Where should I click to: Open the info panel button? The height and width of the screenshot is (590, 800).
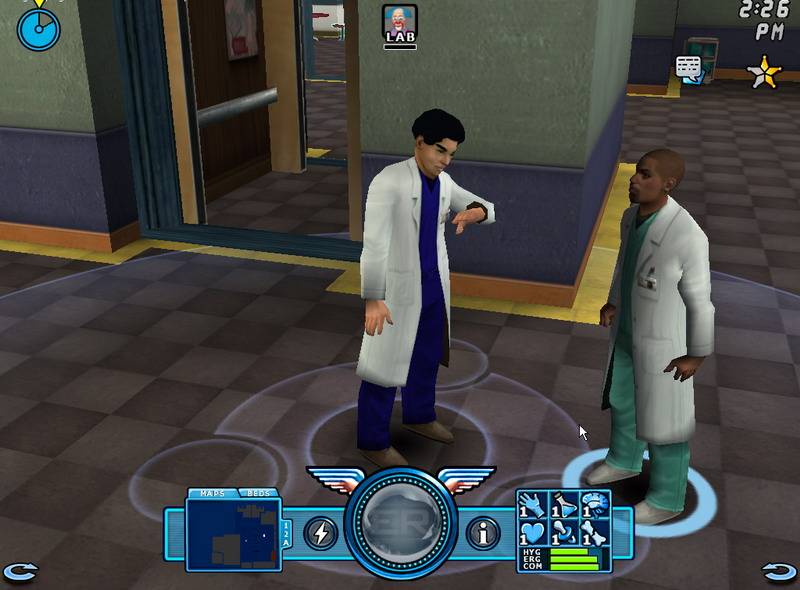[x=484, y=533]
